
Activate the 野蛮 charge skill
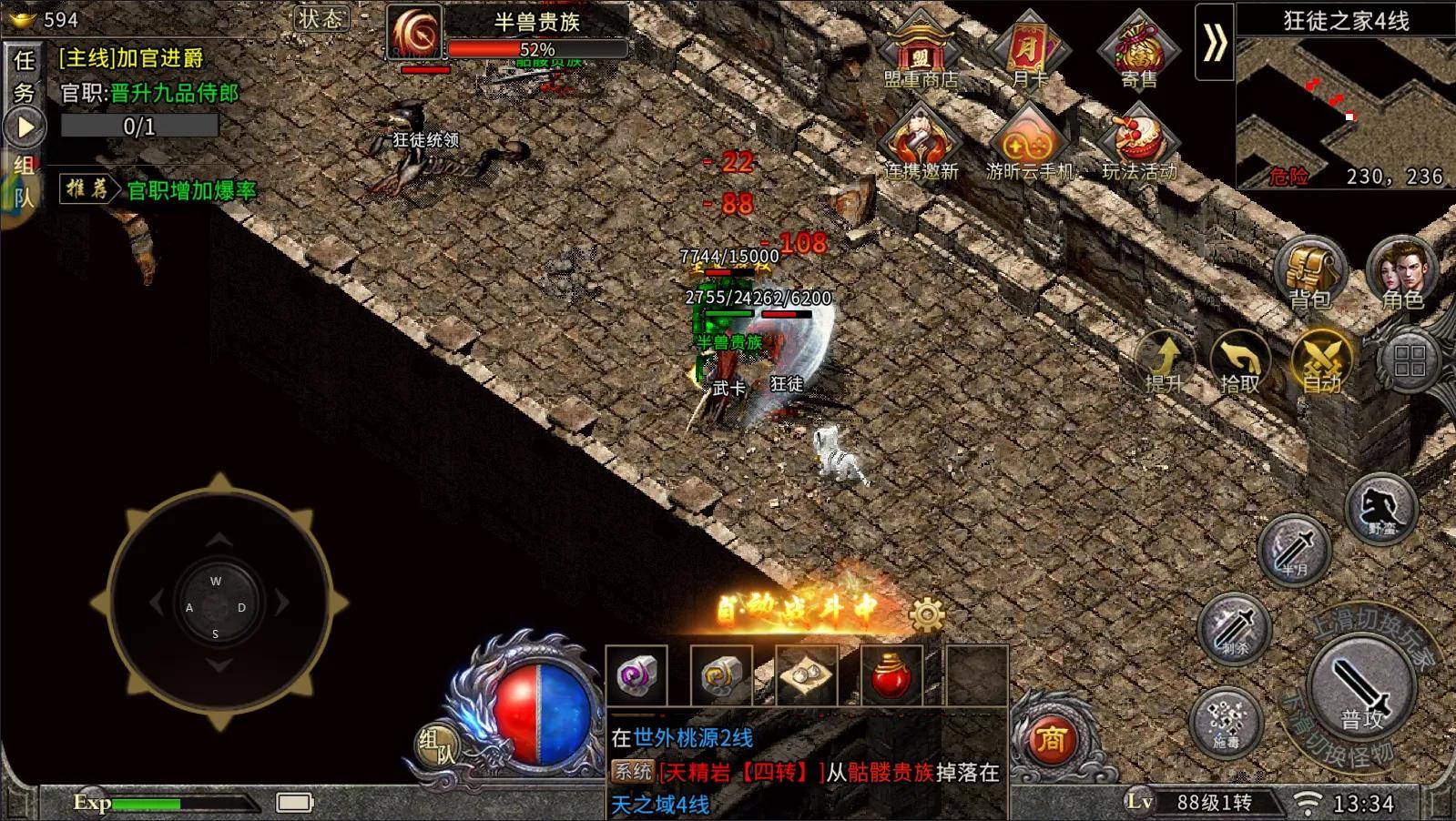pyautogui.click(x=1380, y=508)
